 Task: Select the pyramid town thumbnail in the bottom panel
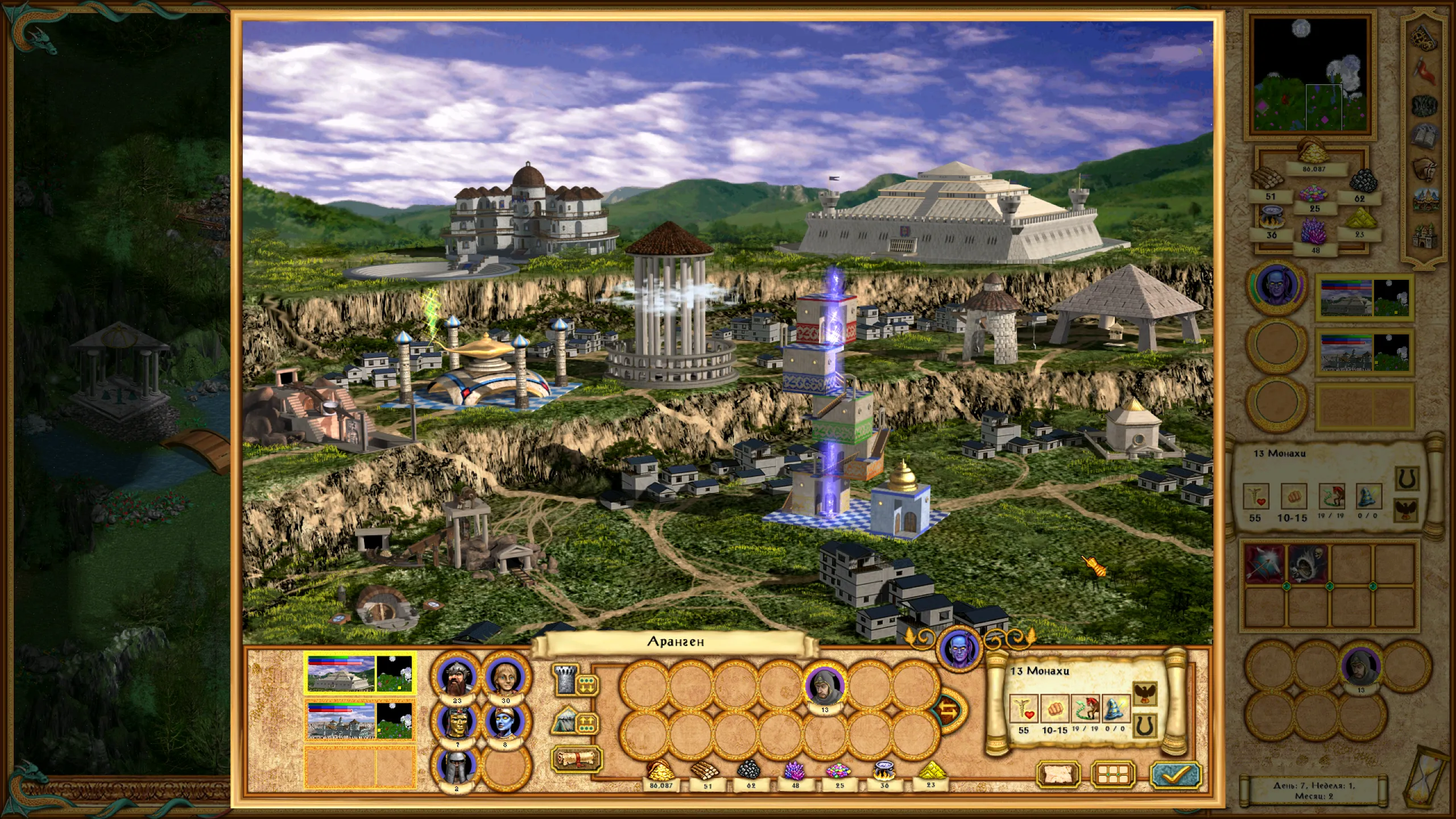click(359, 673)
